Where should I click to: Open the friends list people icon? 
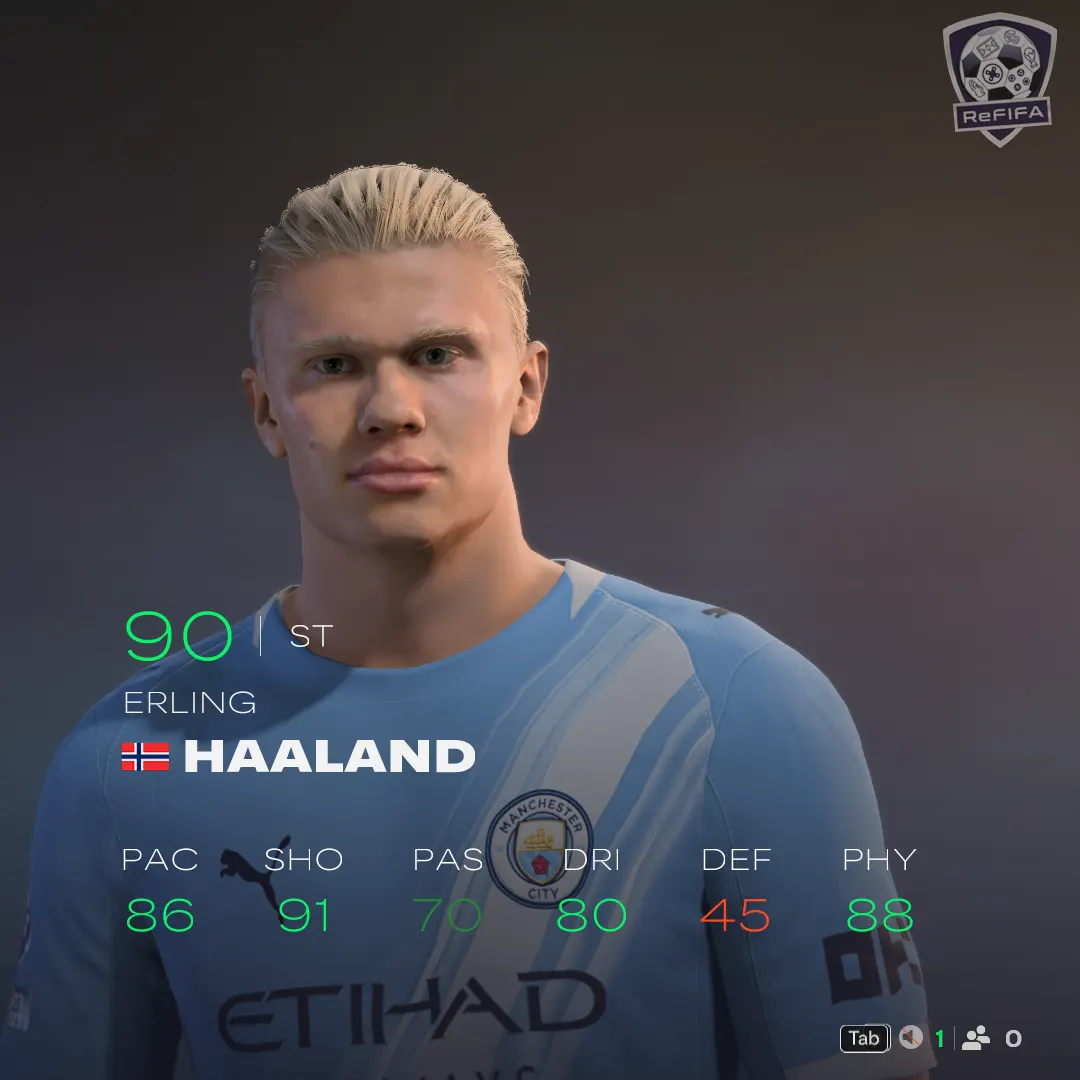pyautogui.click(x=976, y=1038)
